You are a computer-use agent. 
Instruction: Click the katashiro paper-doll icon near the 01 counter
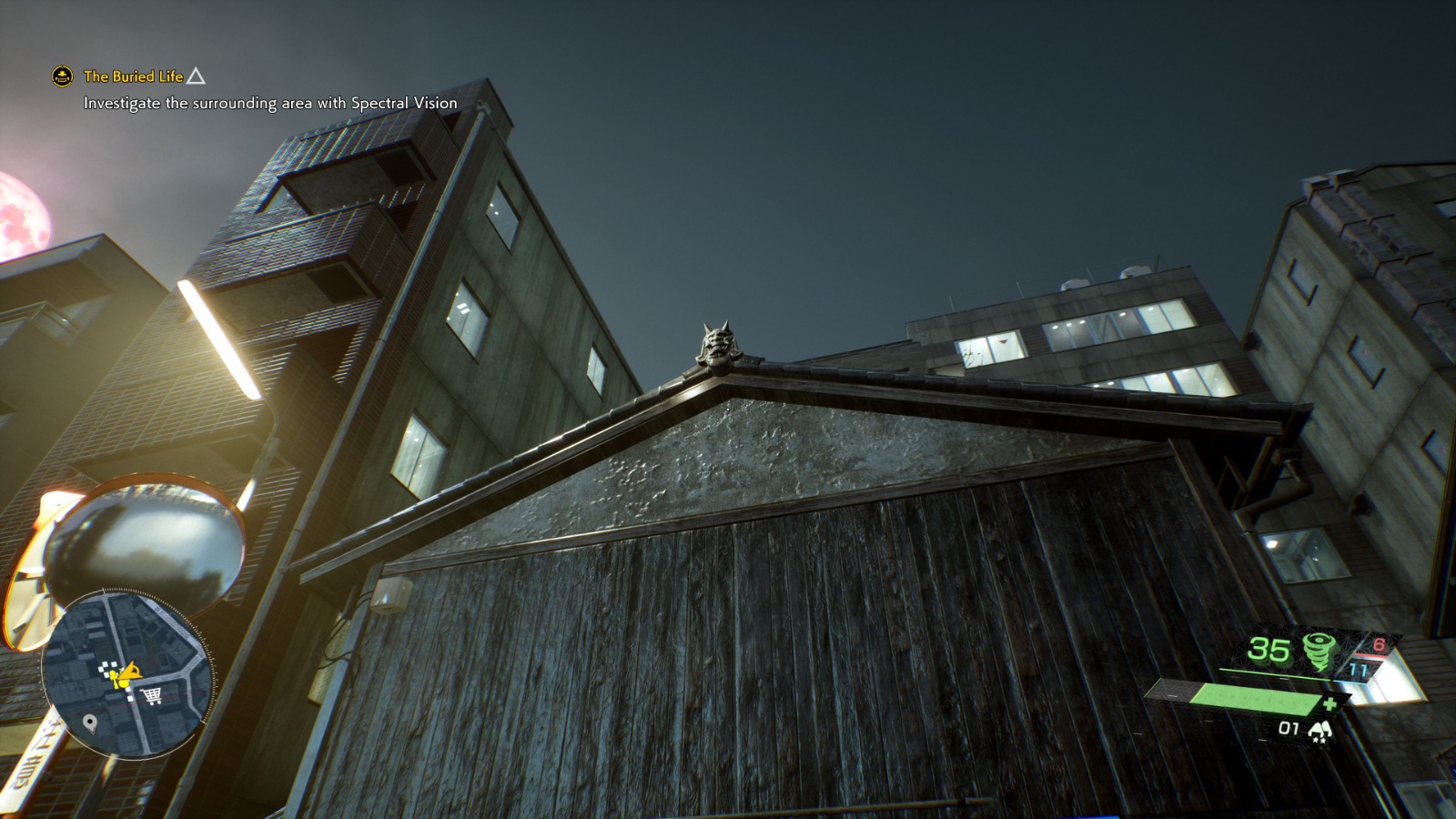(x=1320, y=728)
